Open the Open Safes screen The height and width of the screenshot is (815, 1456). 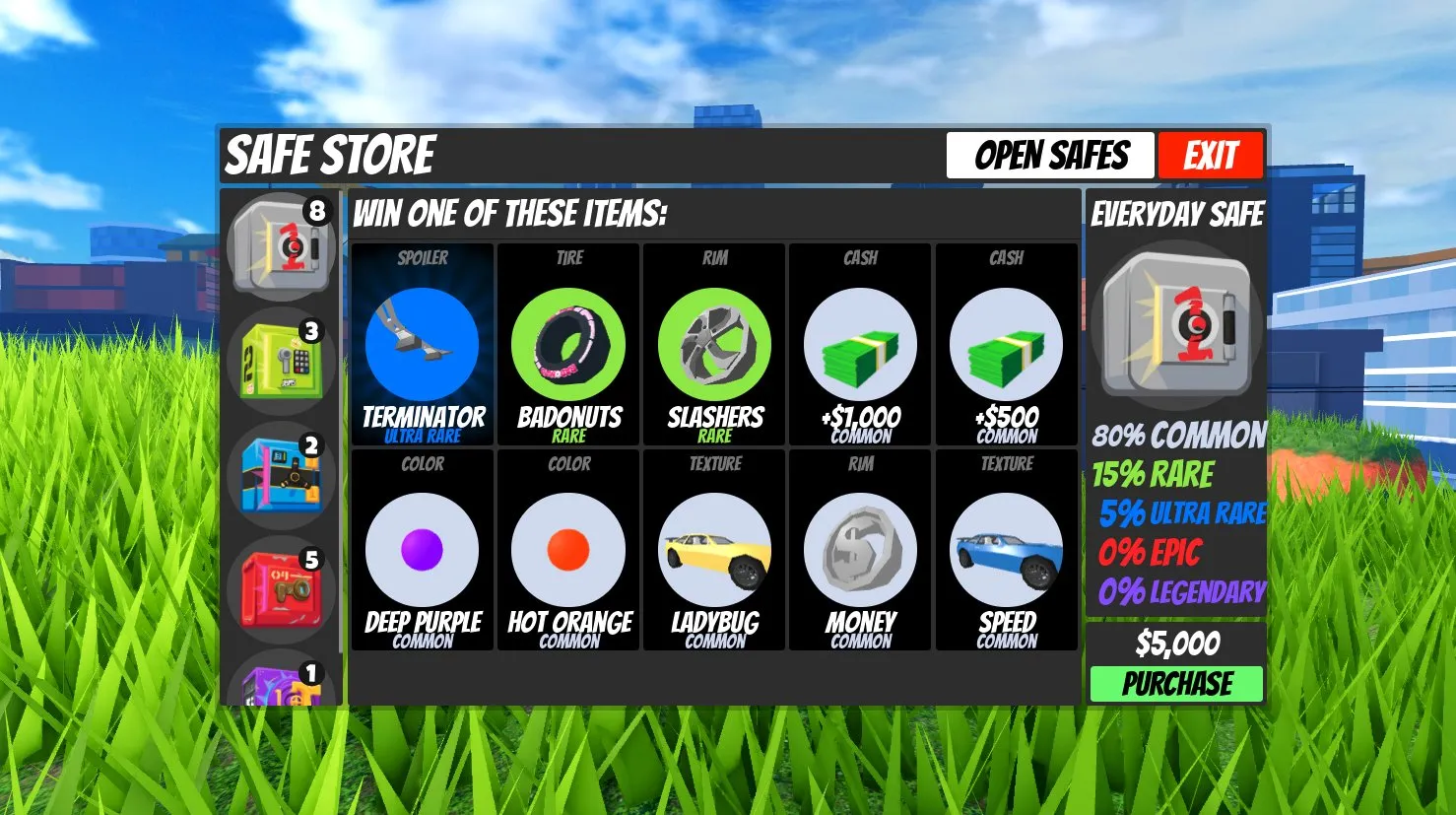[x=1049, y=156]
